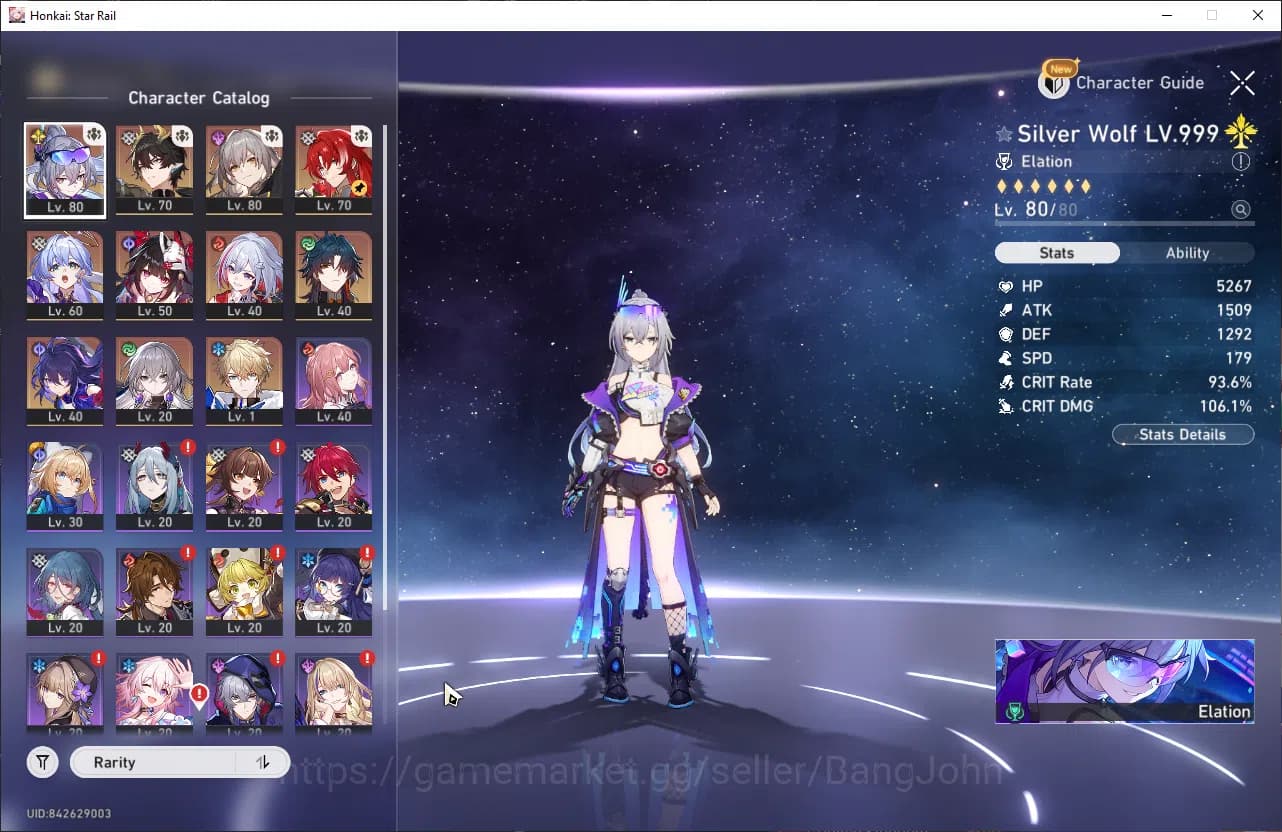Click the level progress bar under Lv. 80
Viewport: 1282px width, 832px height.
coord(1120,222)
